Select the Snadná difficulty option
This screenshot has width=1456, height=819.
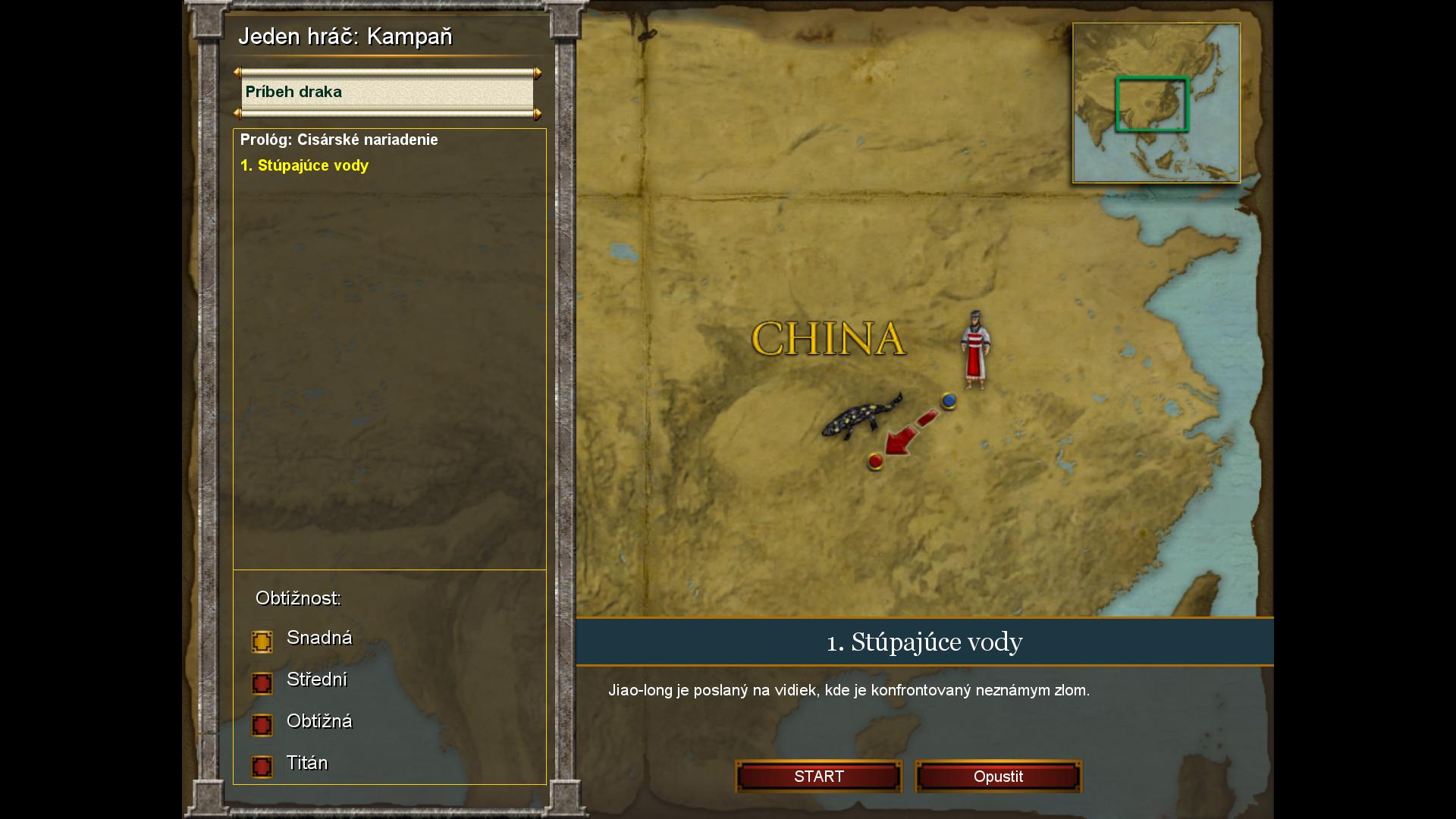[x=262, y=642]
